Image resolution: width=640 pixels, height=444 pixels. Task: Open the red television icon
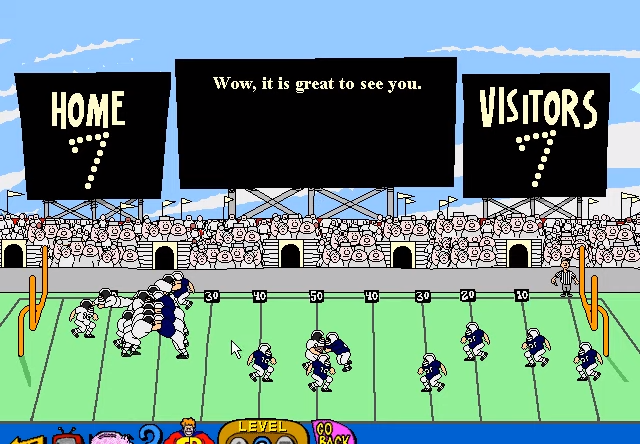68,437
